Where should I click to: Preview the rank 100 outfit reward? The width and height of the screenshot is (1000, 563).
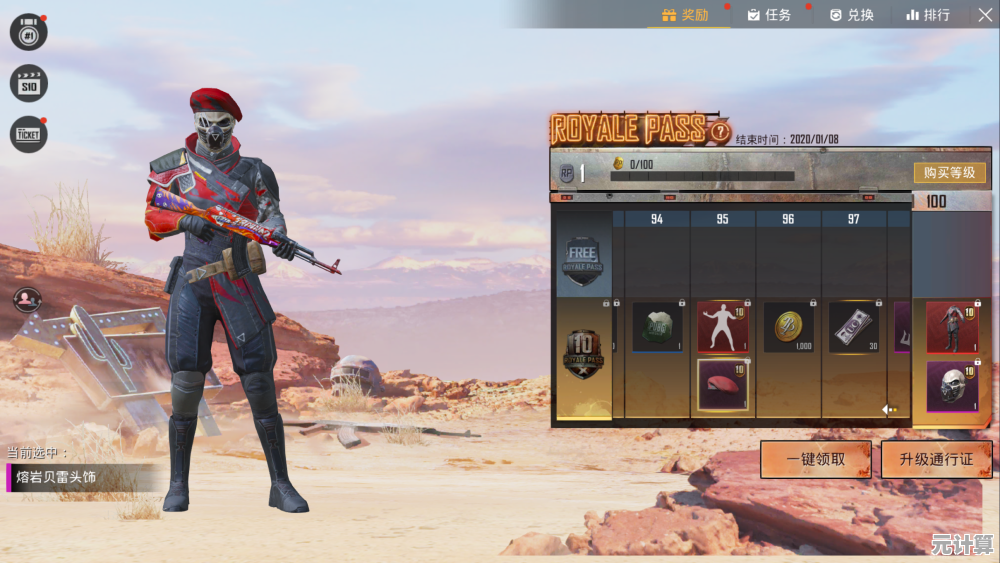point(951,327)
